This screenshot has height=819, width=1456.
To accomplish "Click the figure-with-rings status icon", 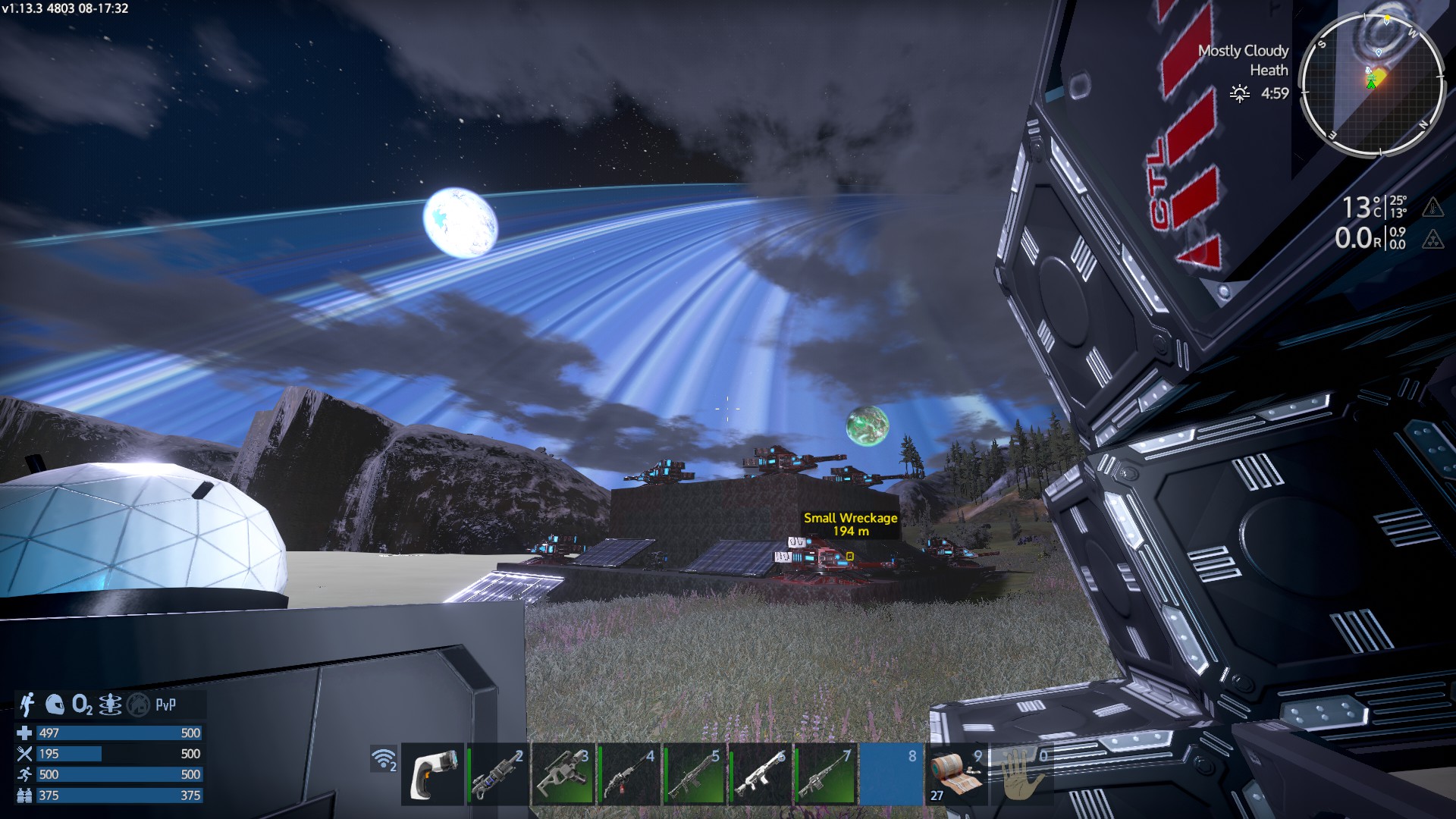I will 110,704.
